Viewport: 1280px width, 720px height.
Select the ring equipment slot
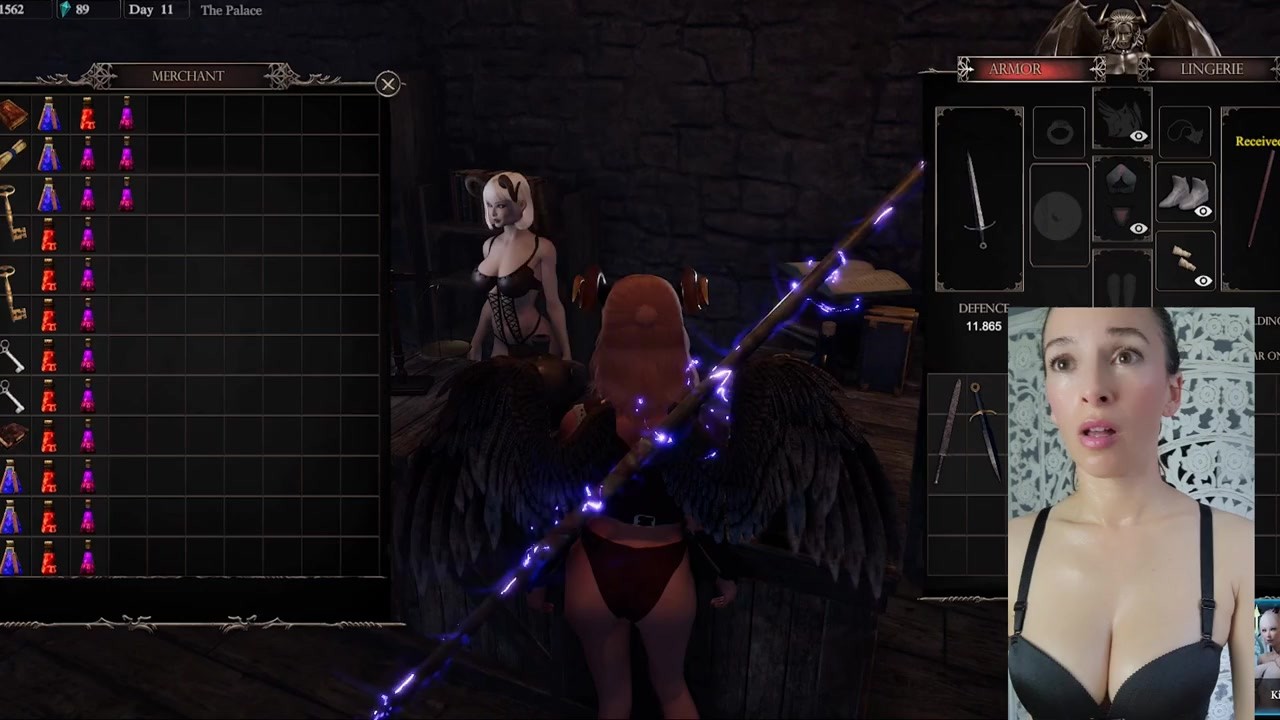pyautogui.click(x=1059, y=131)
